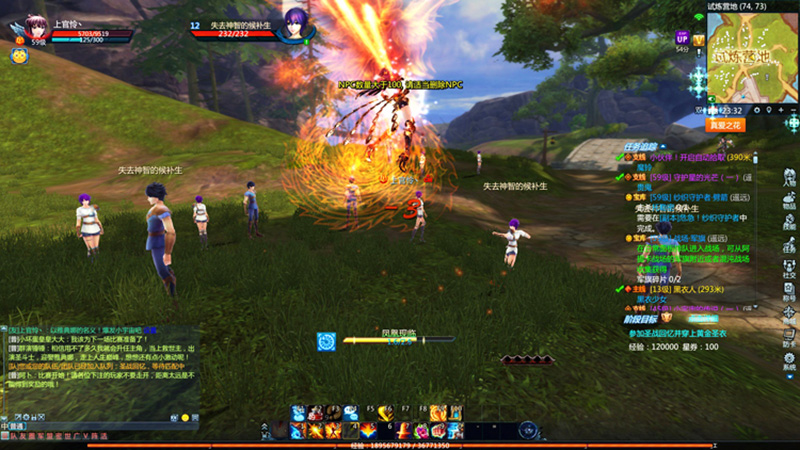Viewport: 800px width, 450px height.
Task: Click the blue swirl skill icon
Action: tap(326, 341)
